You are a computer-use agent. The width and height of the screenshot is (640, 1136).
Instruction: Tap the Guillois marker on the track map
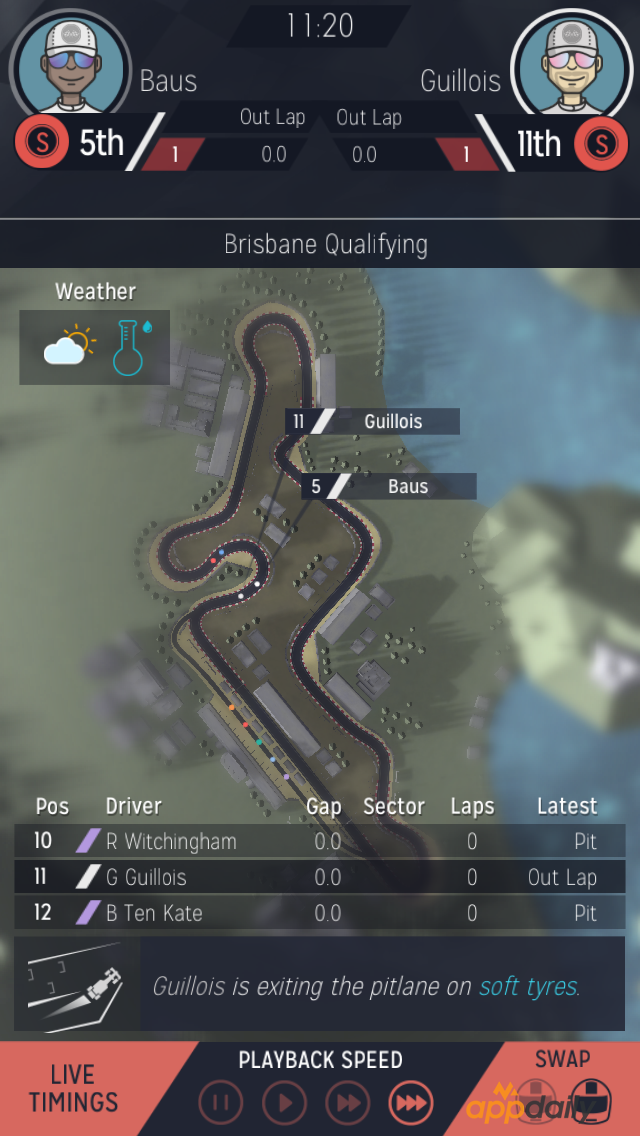pyautogui.click(x=373, y=422)
